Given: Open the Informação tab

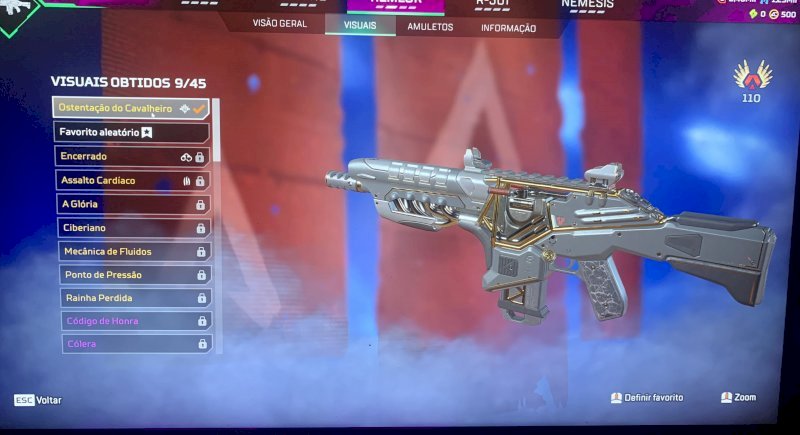Looking at the screenshot, I should (508, 28).
